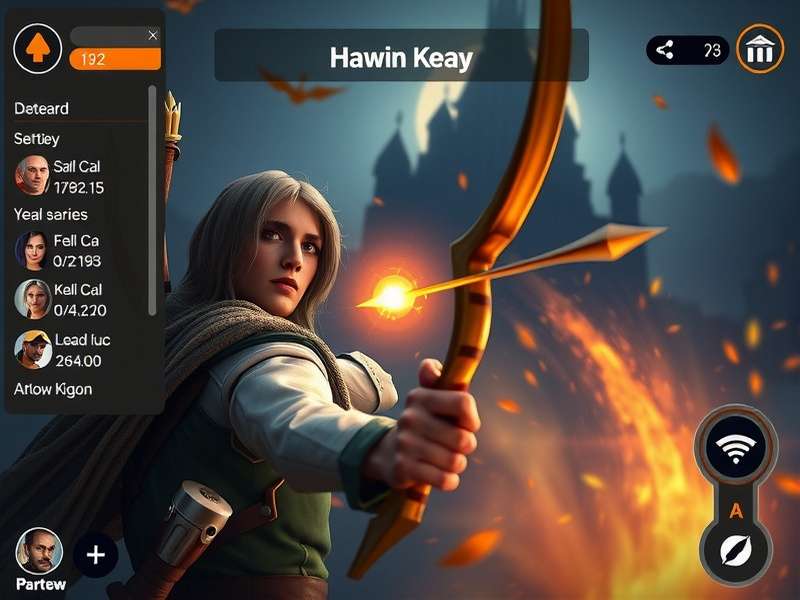This screenshot has width=800, height=600.
Task: Activate the compass button
Action: pos(735,552)
